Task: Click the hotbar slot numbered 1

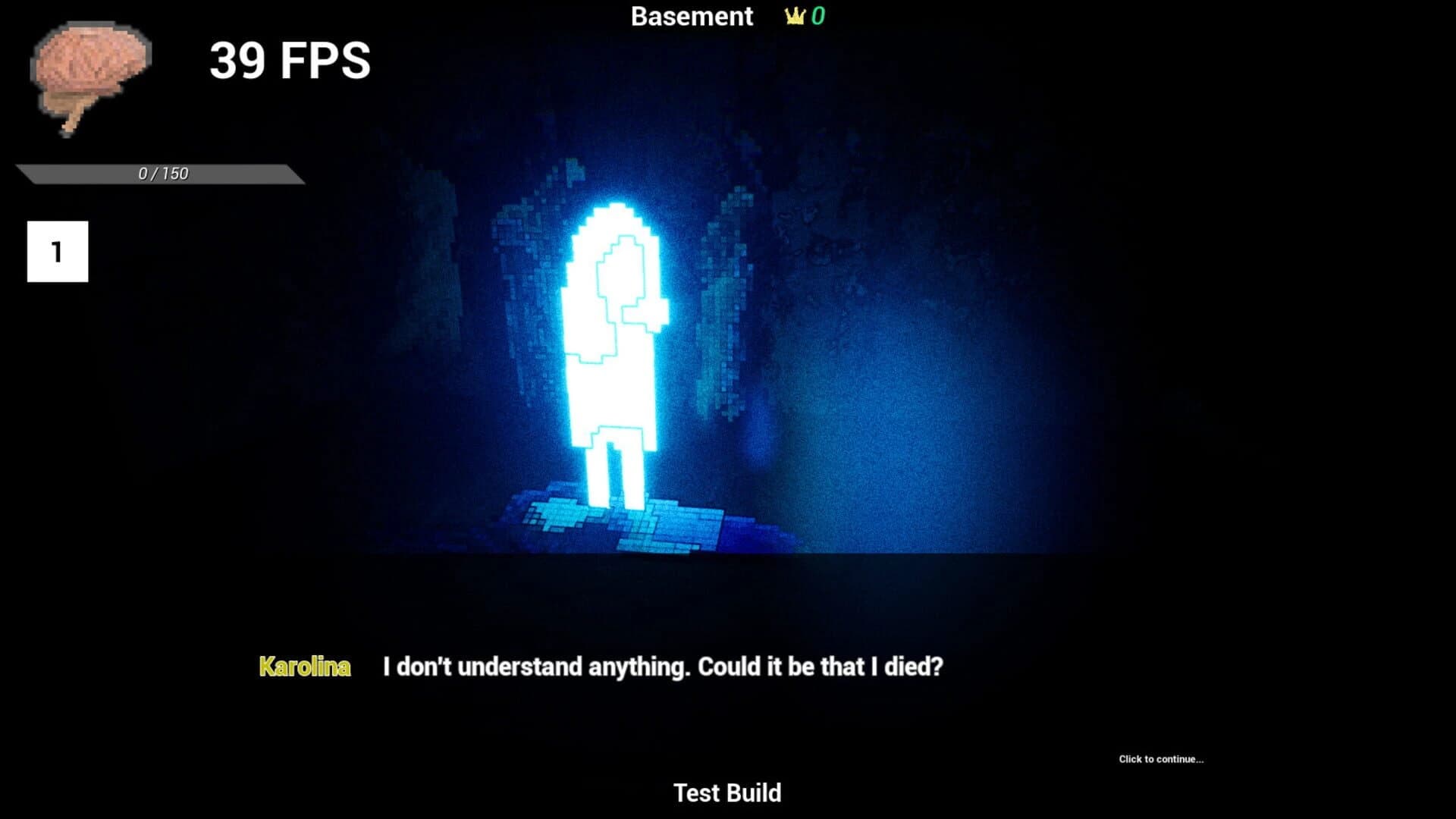Action: (x=57, y=250)
